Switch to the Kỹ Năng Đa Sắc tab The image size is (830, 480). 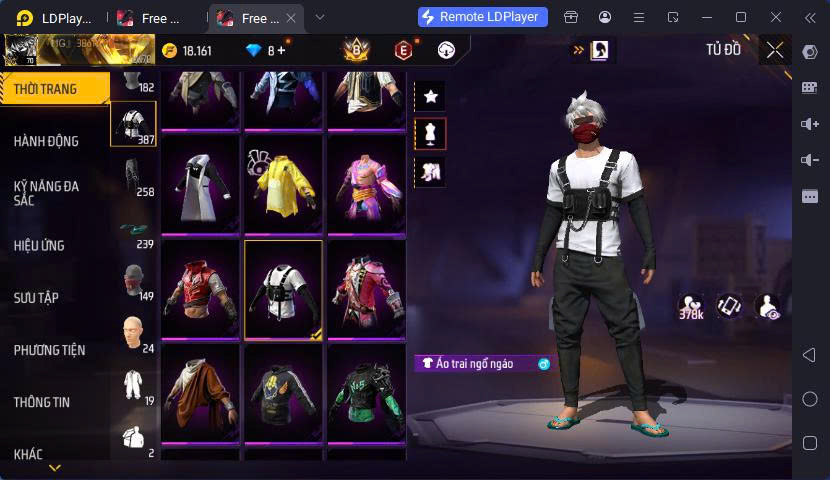(46, 193)
